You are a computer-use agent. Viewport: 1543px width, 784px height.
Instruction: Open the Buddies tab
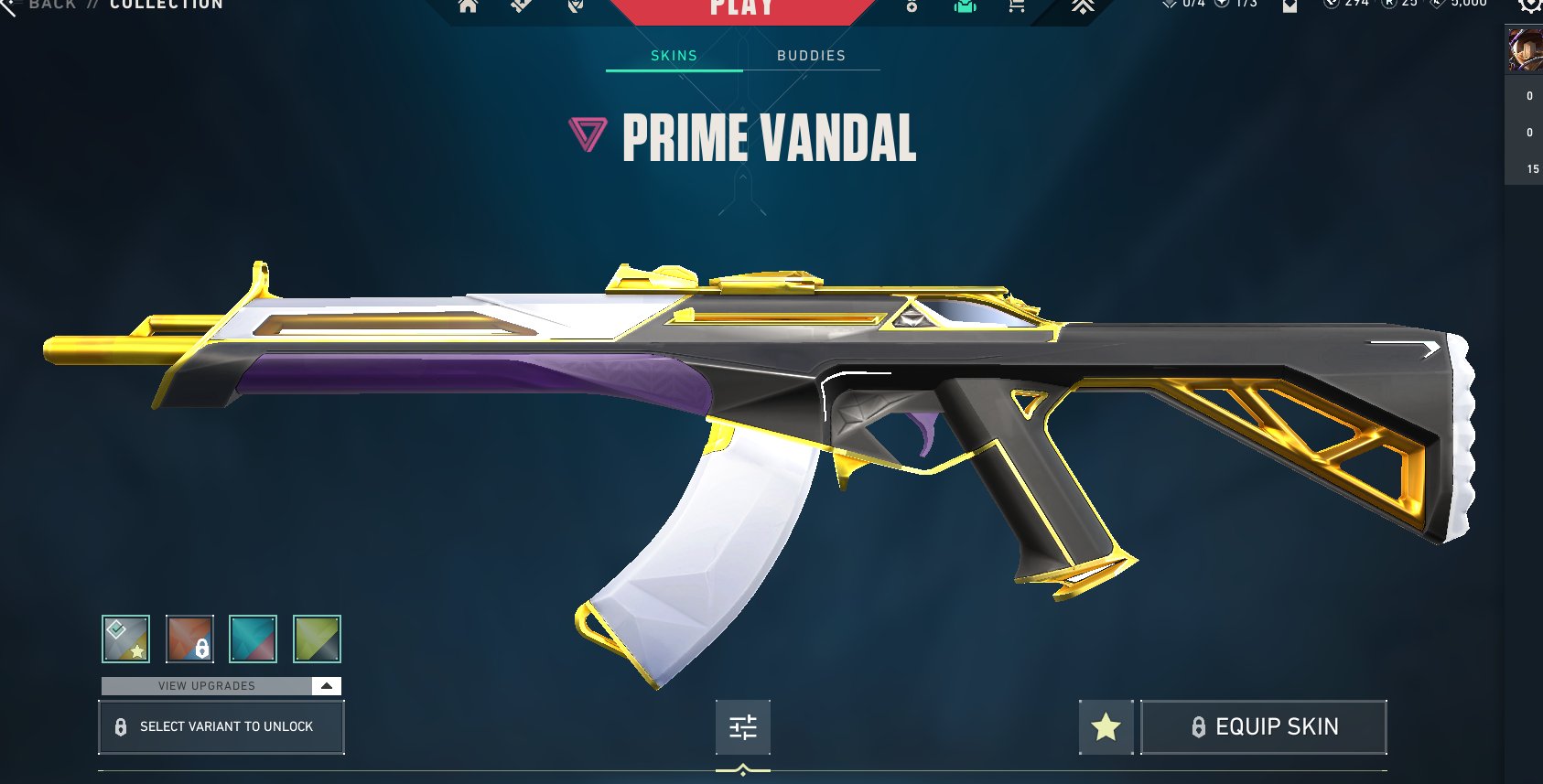tap(811, 56)
